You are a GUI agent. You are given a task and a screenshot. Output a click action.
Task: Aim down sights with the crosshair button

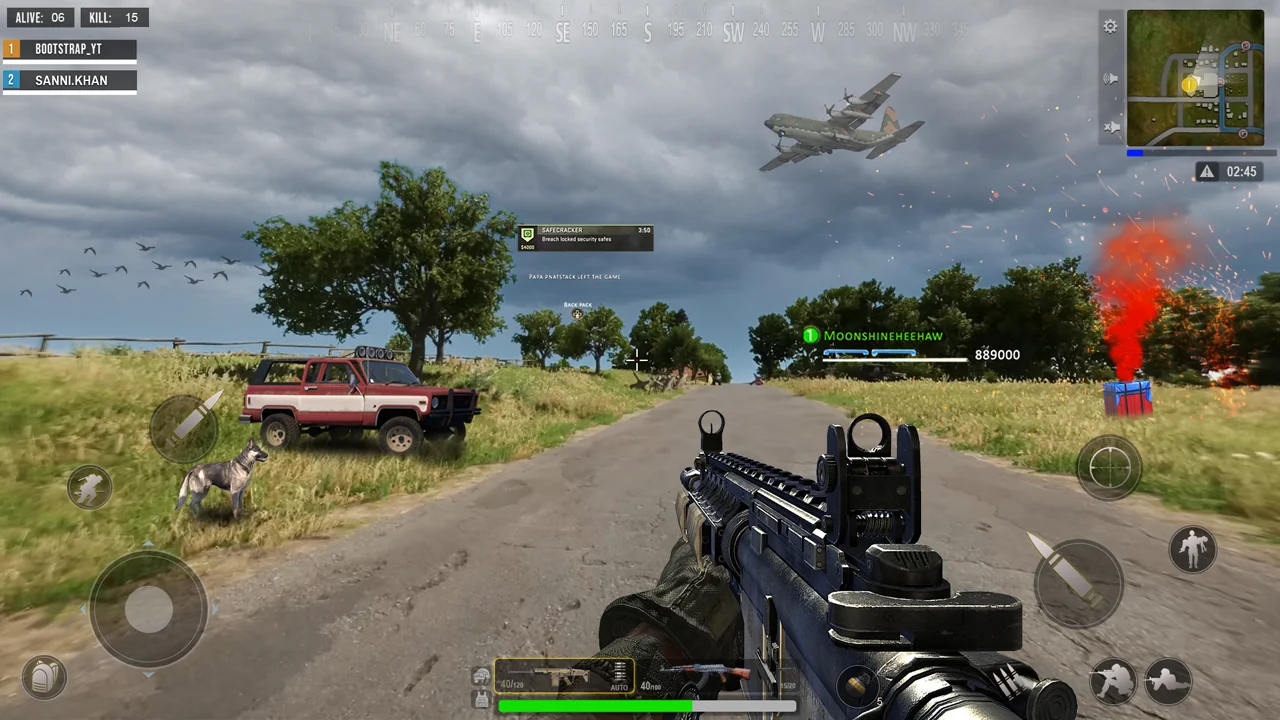(x=1109, y=466)
